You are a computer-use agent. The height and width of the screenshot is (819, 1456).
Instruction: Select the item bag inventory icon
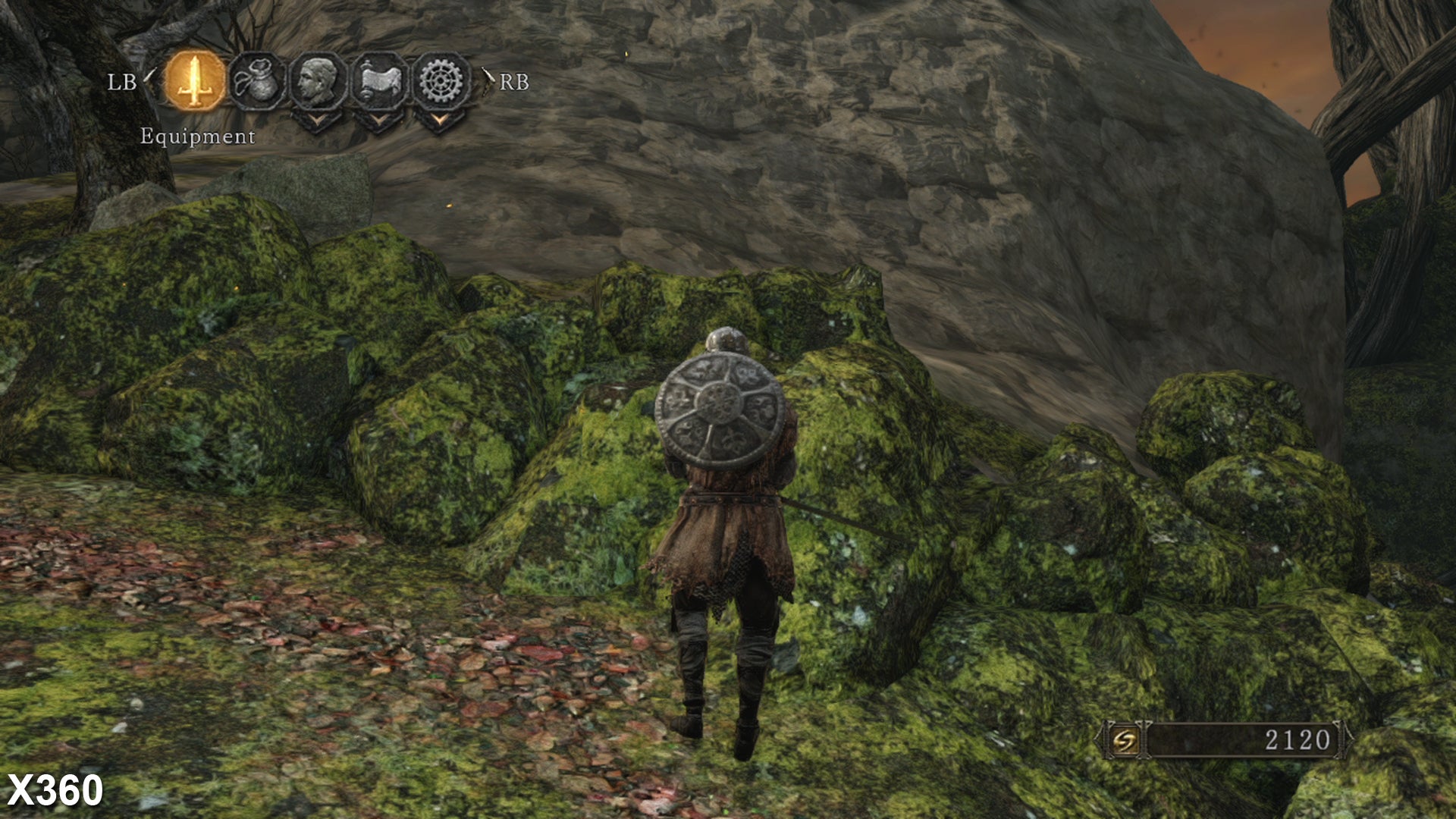click(257, 81)
